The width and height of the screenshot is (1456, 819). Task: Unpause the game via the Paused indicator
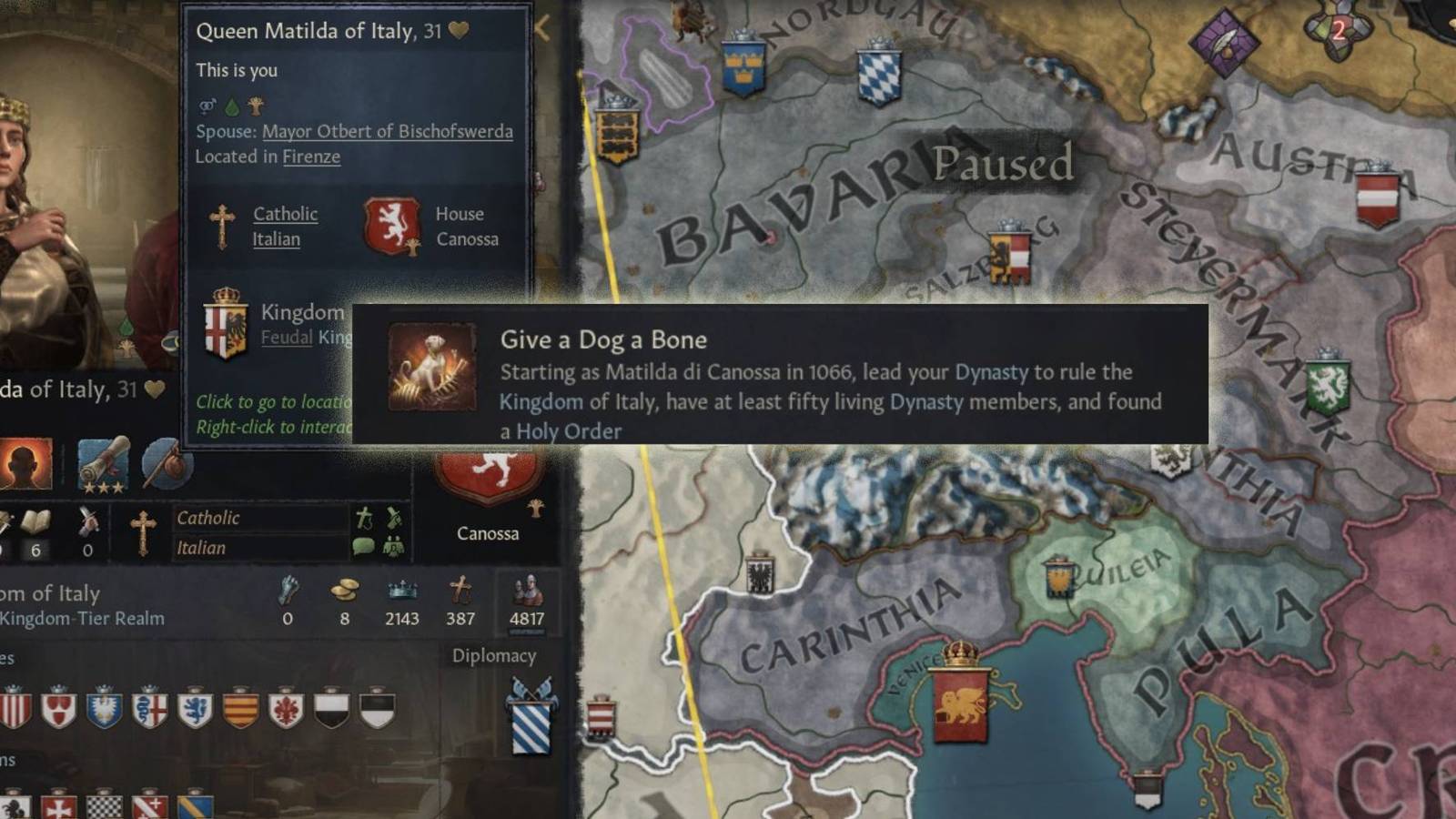(x=1001, y=166)
